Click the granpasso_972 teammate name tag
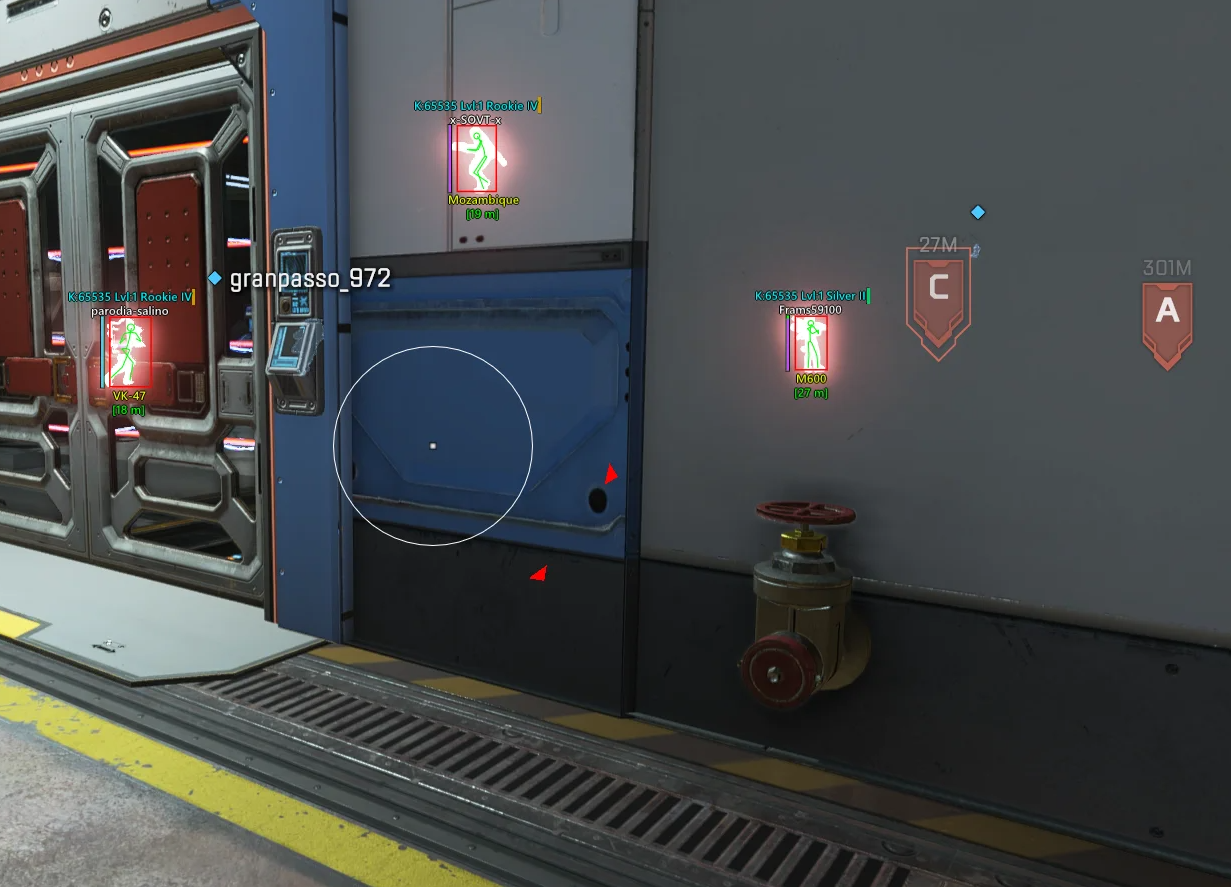 [x=309, y=279]
